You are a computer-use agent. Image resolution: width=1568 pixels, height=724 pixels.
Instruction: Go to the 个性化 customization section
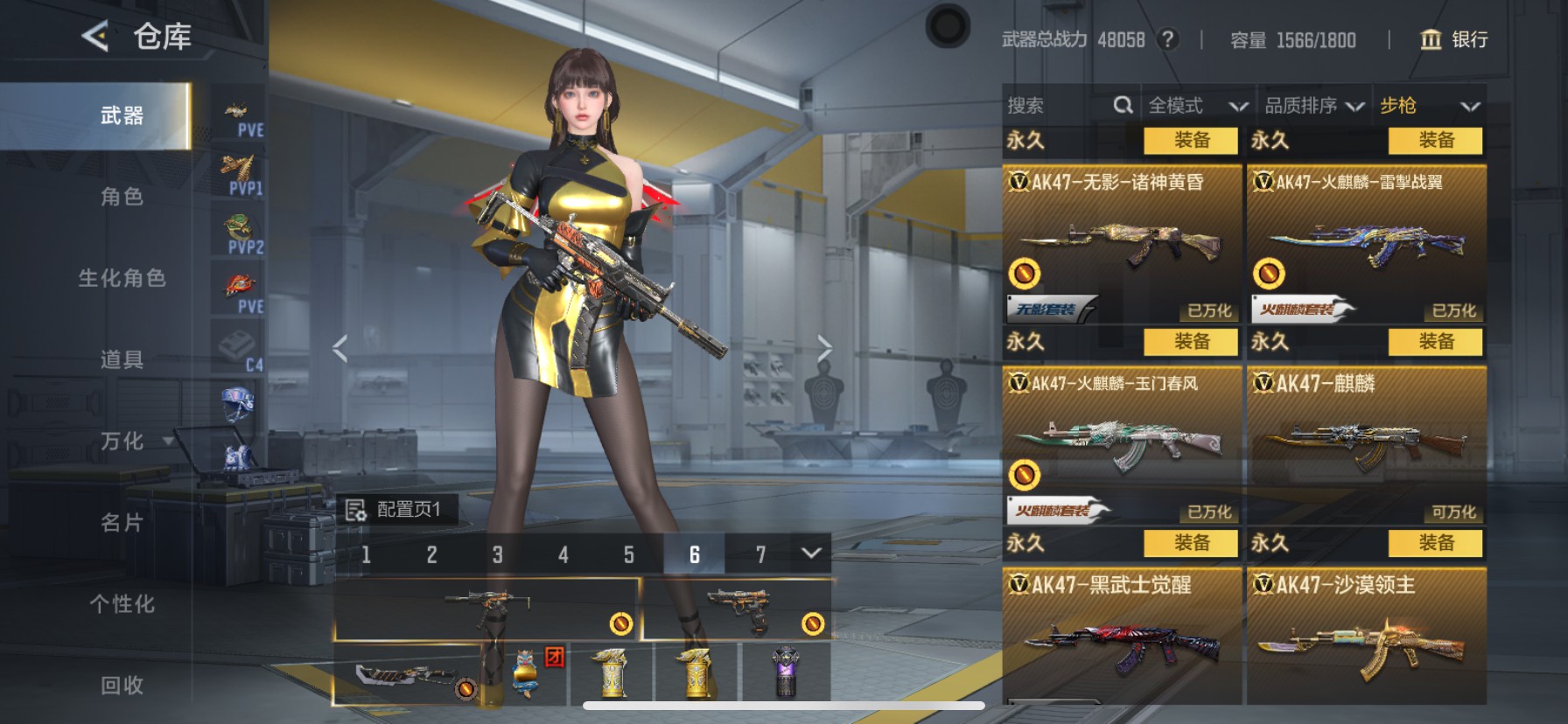[122, 603]
